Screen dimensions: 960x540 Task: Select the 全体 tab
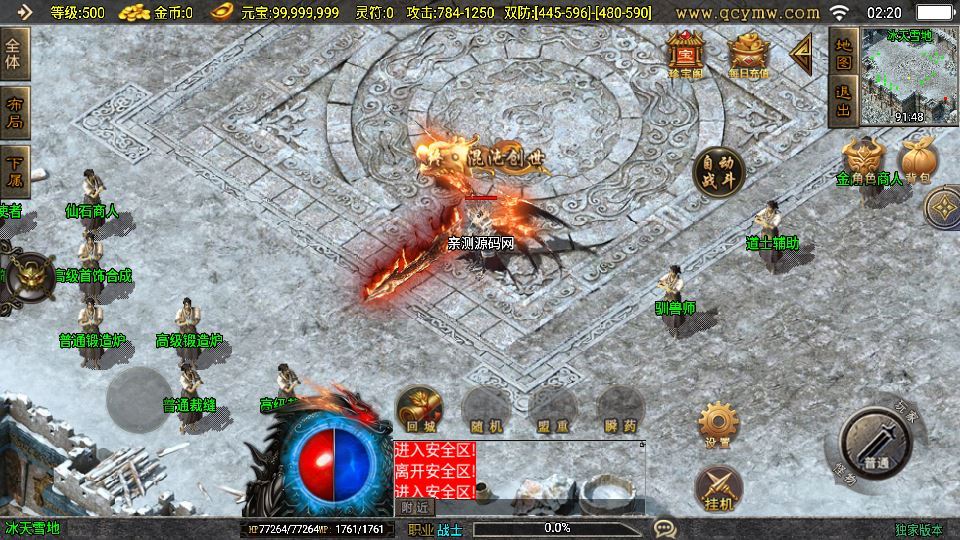(x=14, y=49)
